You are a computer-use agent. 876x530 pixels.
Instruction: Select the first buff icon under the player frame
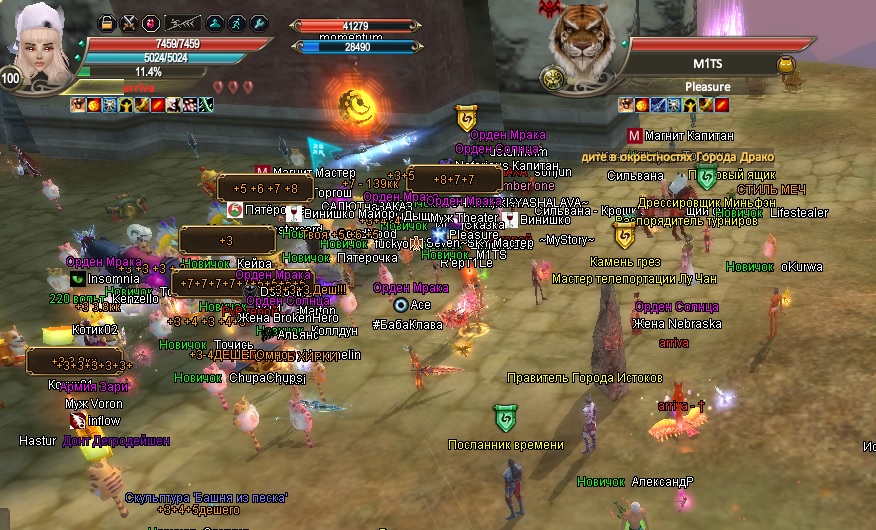pyautogui.click(x=77, y=104)
